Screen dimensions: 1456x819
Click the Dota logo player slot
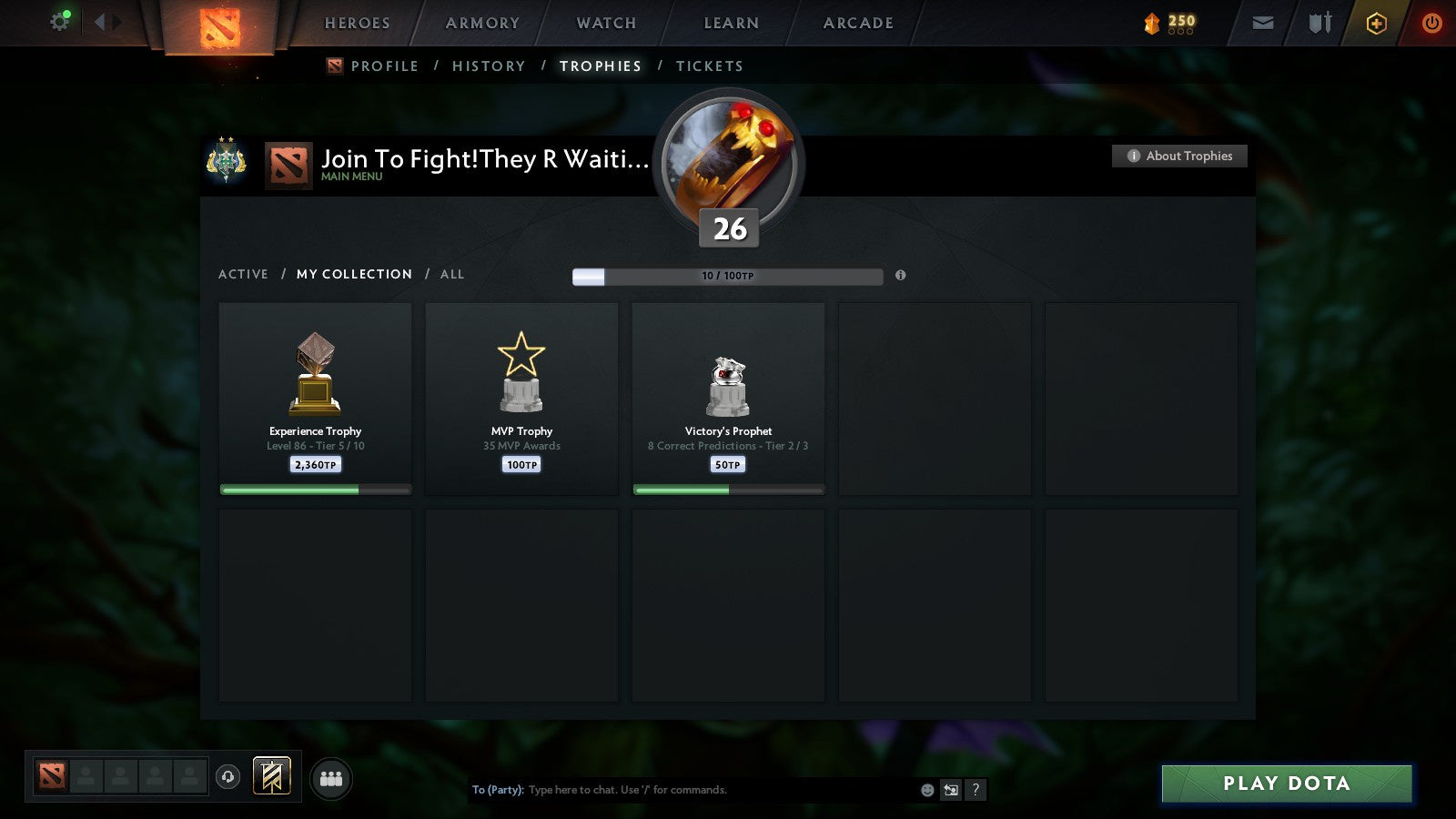pyautogui.click(x=52, y=774)
